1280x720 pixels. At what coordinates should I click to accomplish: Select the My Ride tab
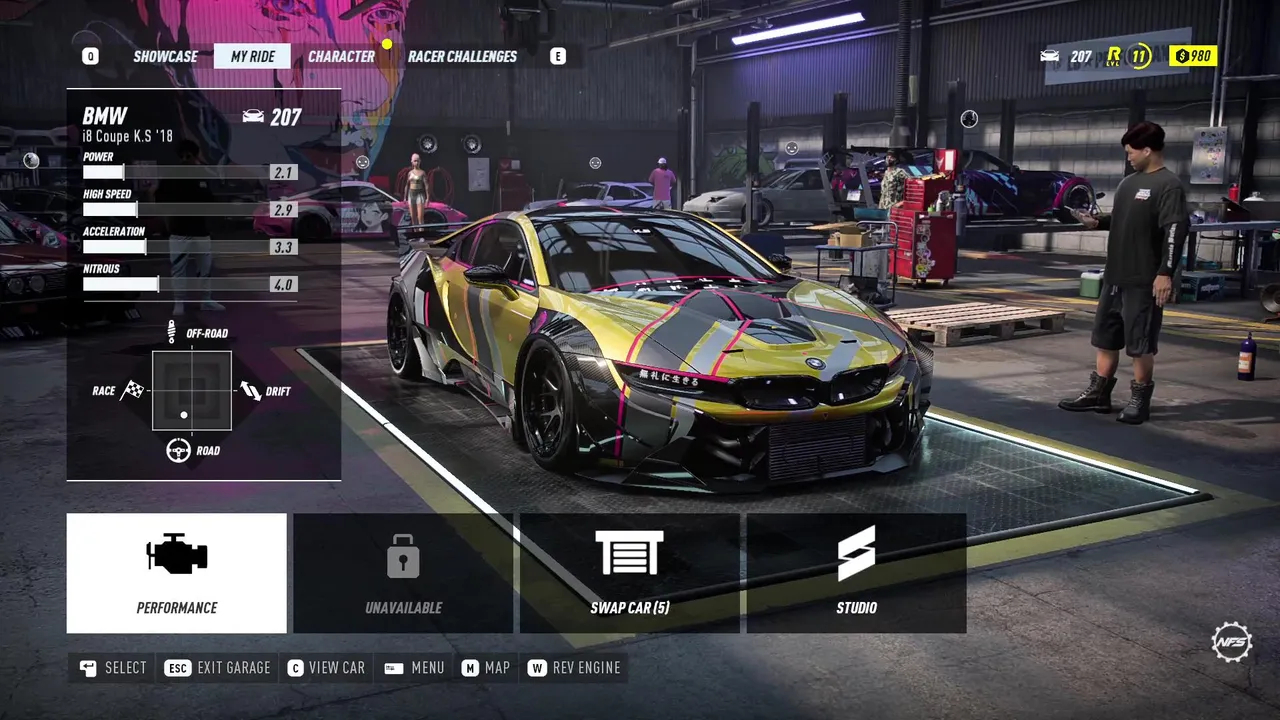252,57
